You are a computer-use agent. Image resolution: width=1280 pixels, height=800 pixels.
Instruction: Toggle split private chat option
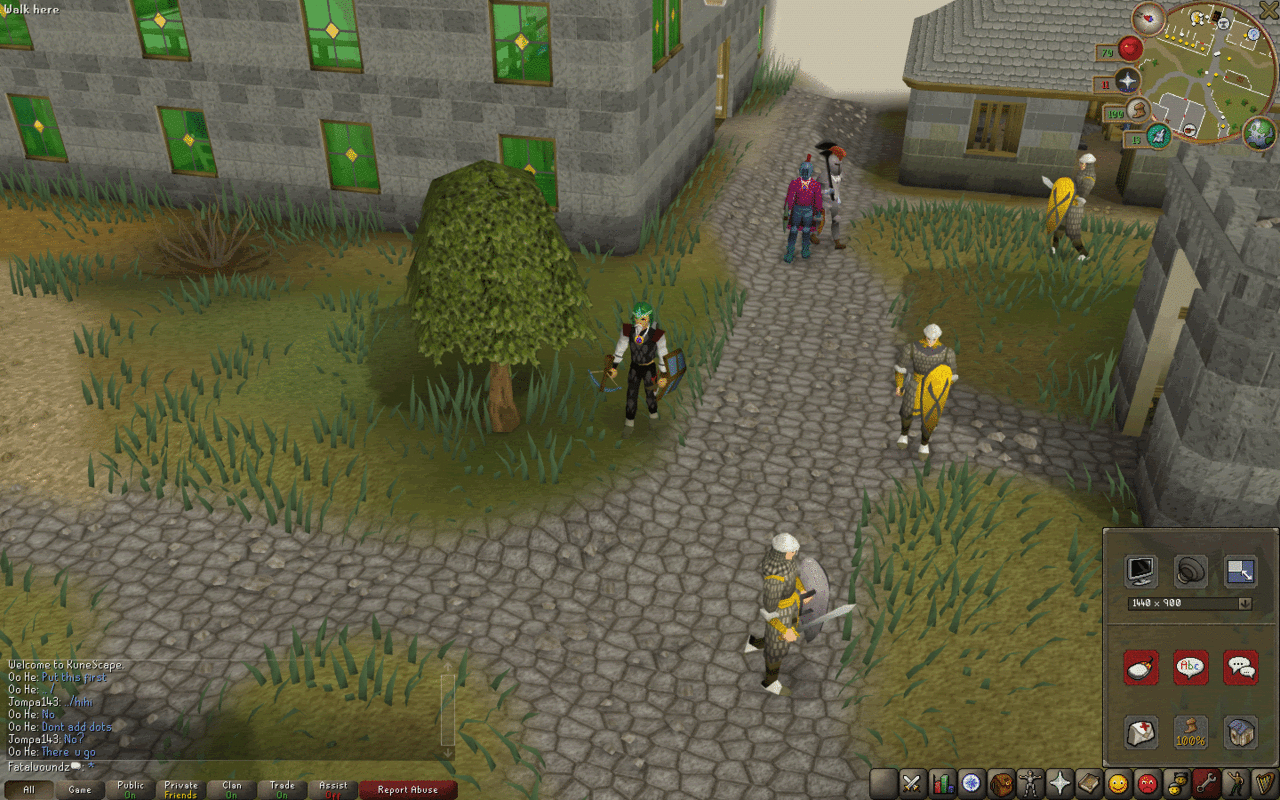point(1239,667)
